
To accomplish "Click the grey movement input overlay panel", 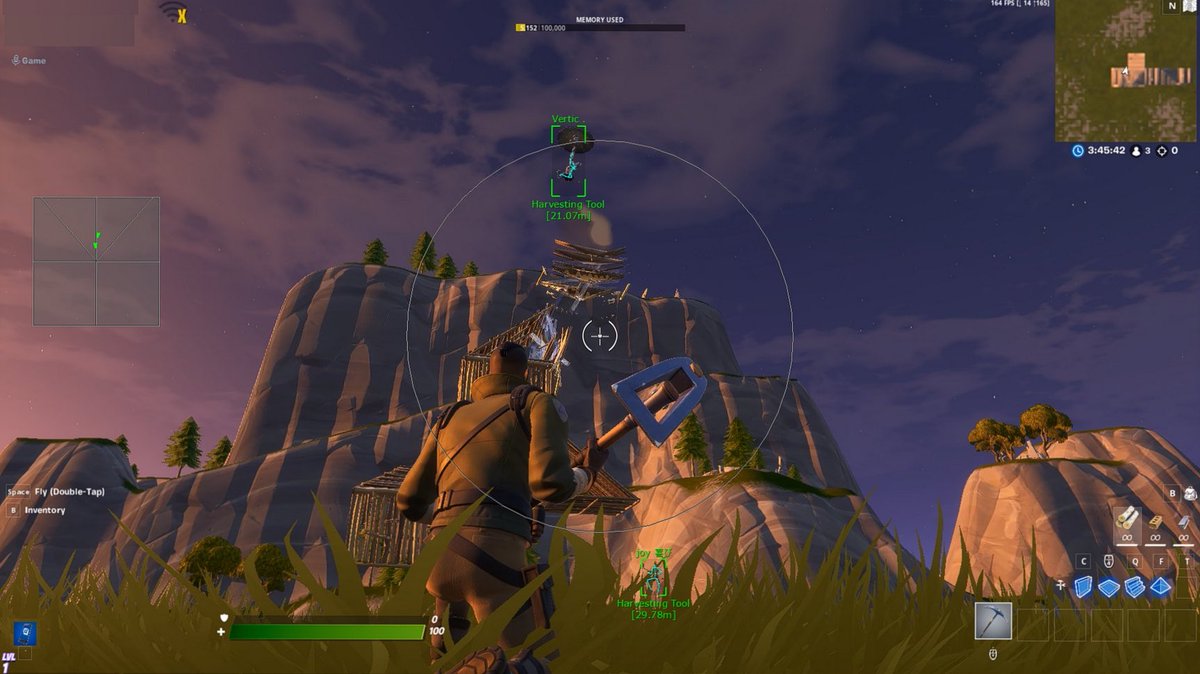I will (x=96, y=261).
